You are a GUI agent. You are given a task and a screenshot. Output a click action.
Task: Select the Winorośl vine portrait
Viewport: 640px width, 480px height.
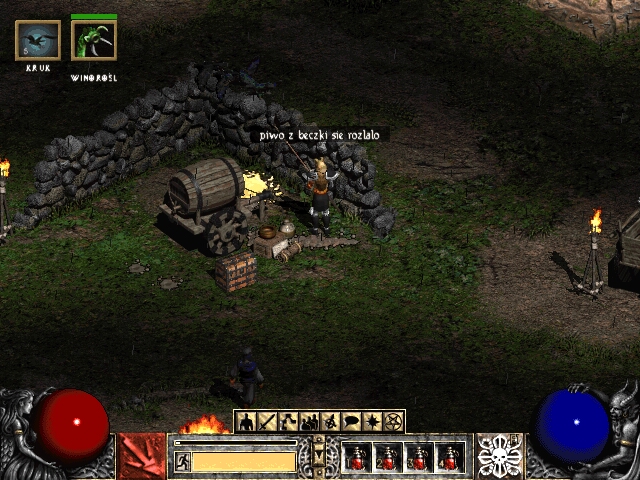[94, 40]
